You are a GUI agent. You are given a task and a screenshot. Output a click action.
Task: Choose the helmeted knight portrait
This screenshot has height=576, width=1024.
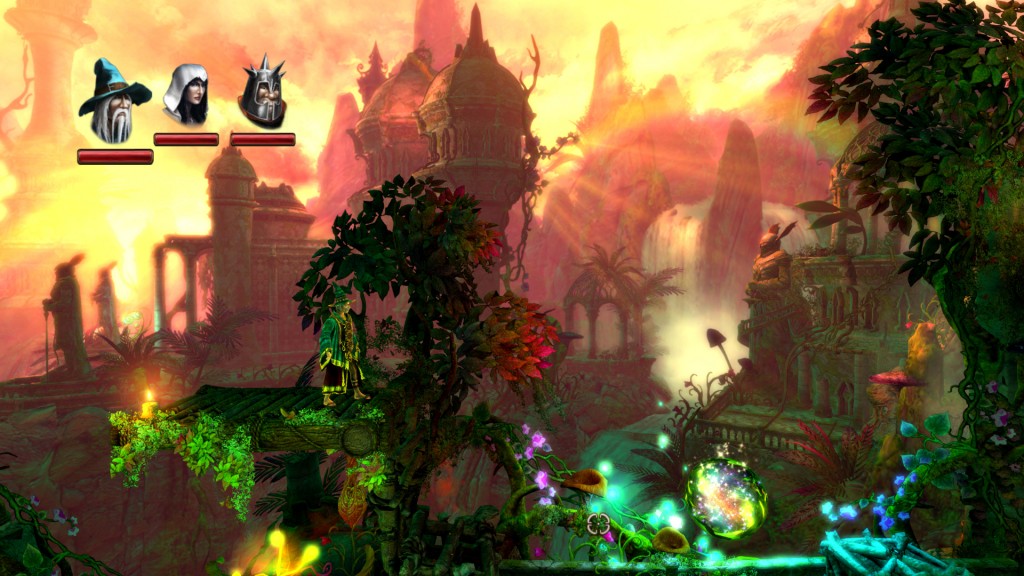(x=262, y=94)
